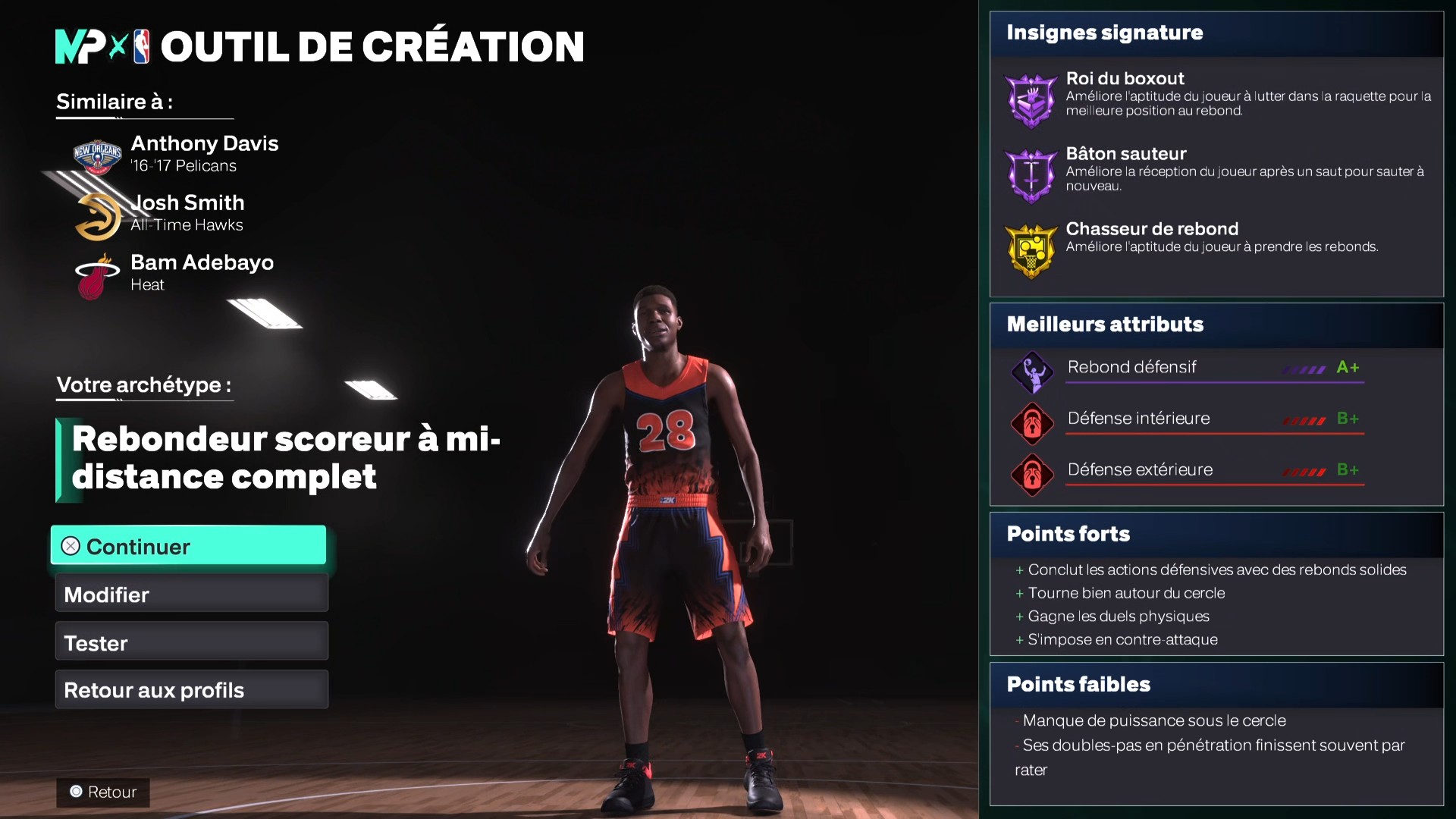Screen dimensions: 1456x819
Task: Select the Roi du boxout badge icon
Action: [1031, 99]
